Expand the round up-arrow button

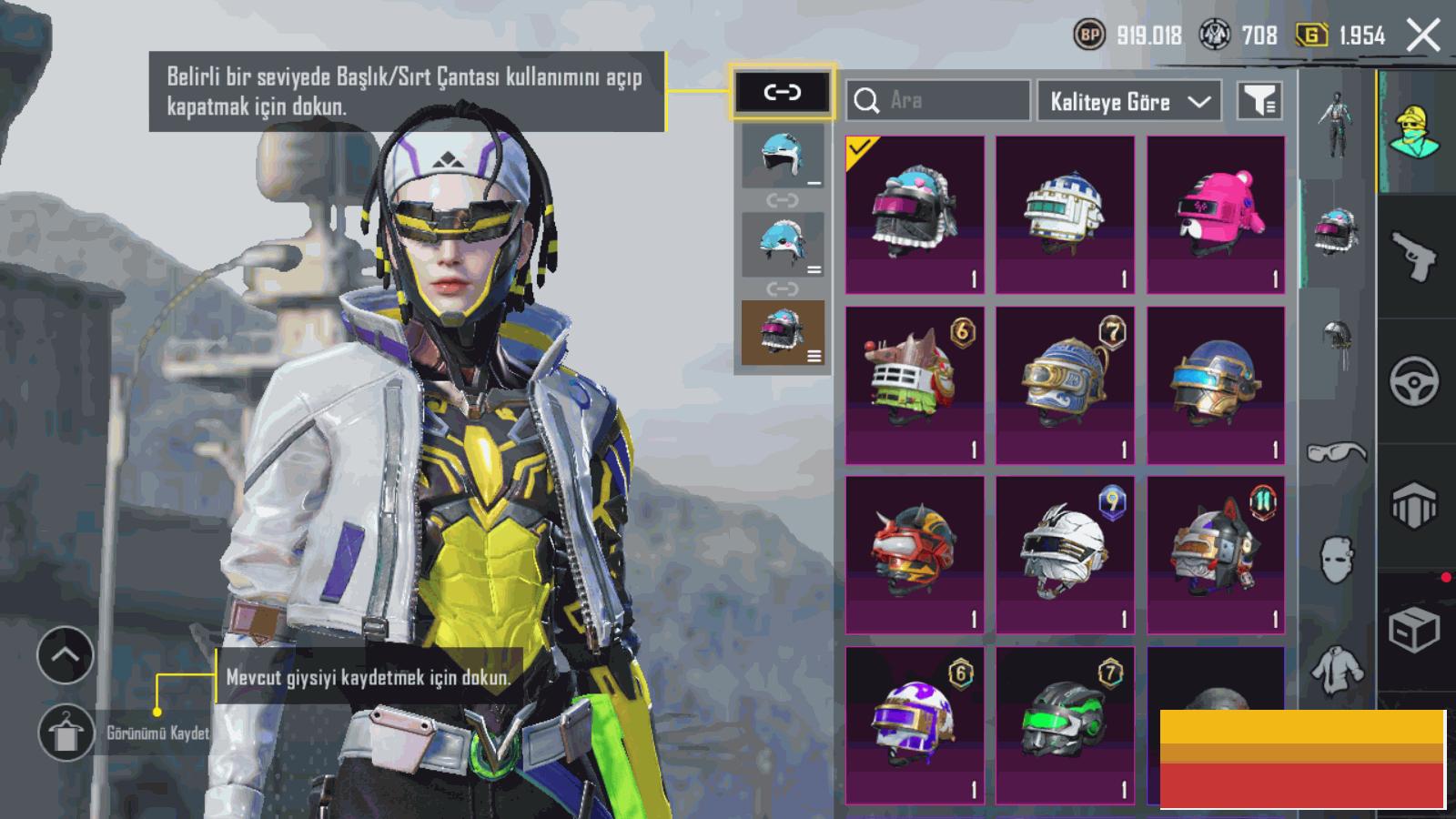pyautogui.click(x=66, y=654)
